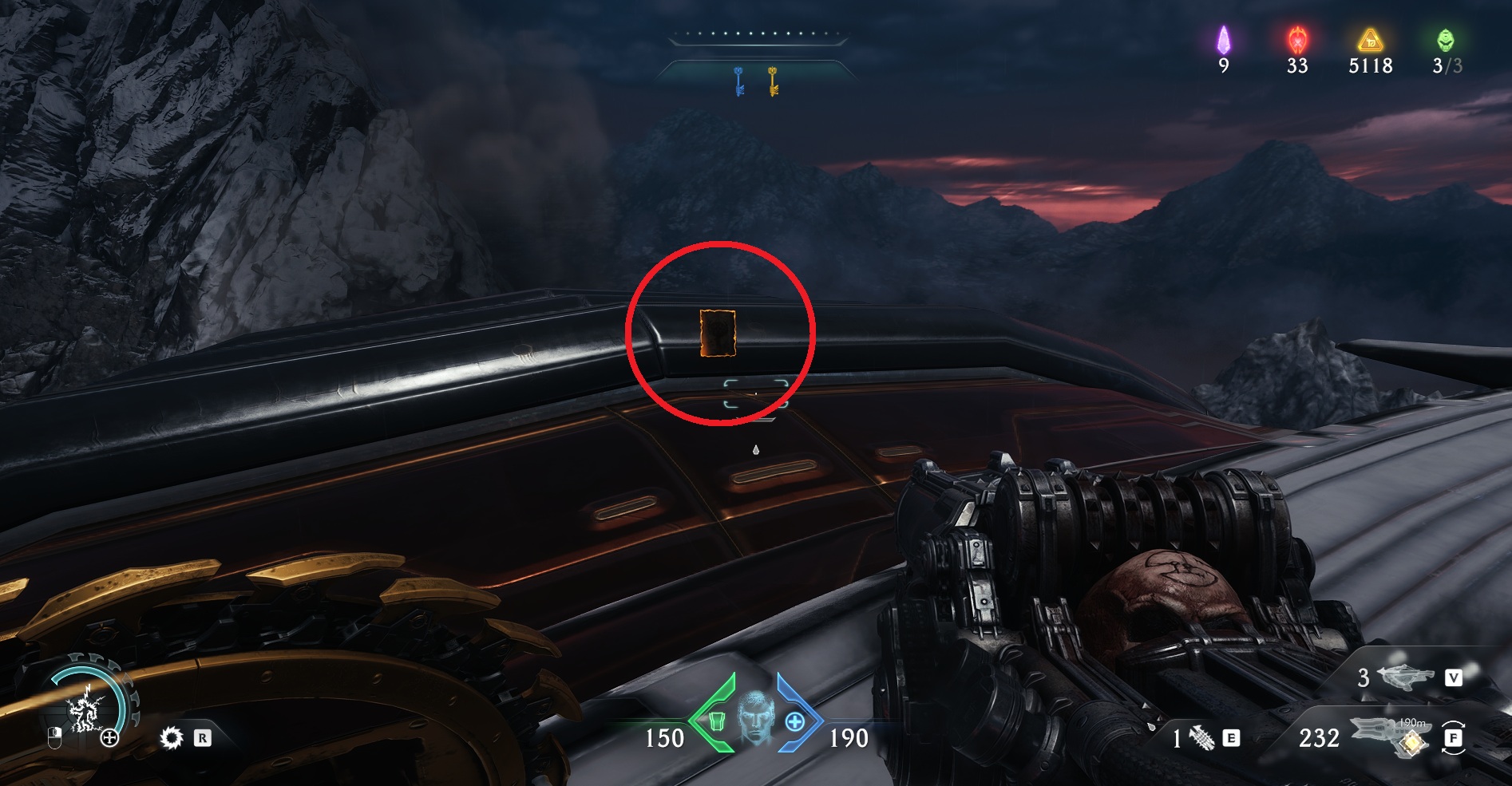The height and width of the screenshot is (786, 1512).
Task: Open the gold currency icon
Action: click(x=1370, y=40)
